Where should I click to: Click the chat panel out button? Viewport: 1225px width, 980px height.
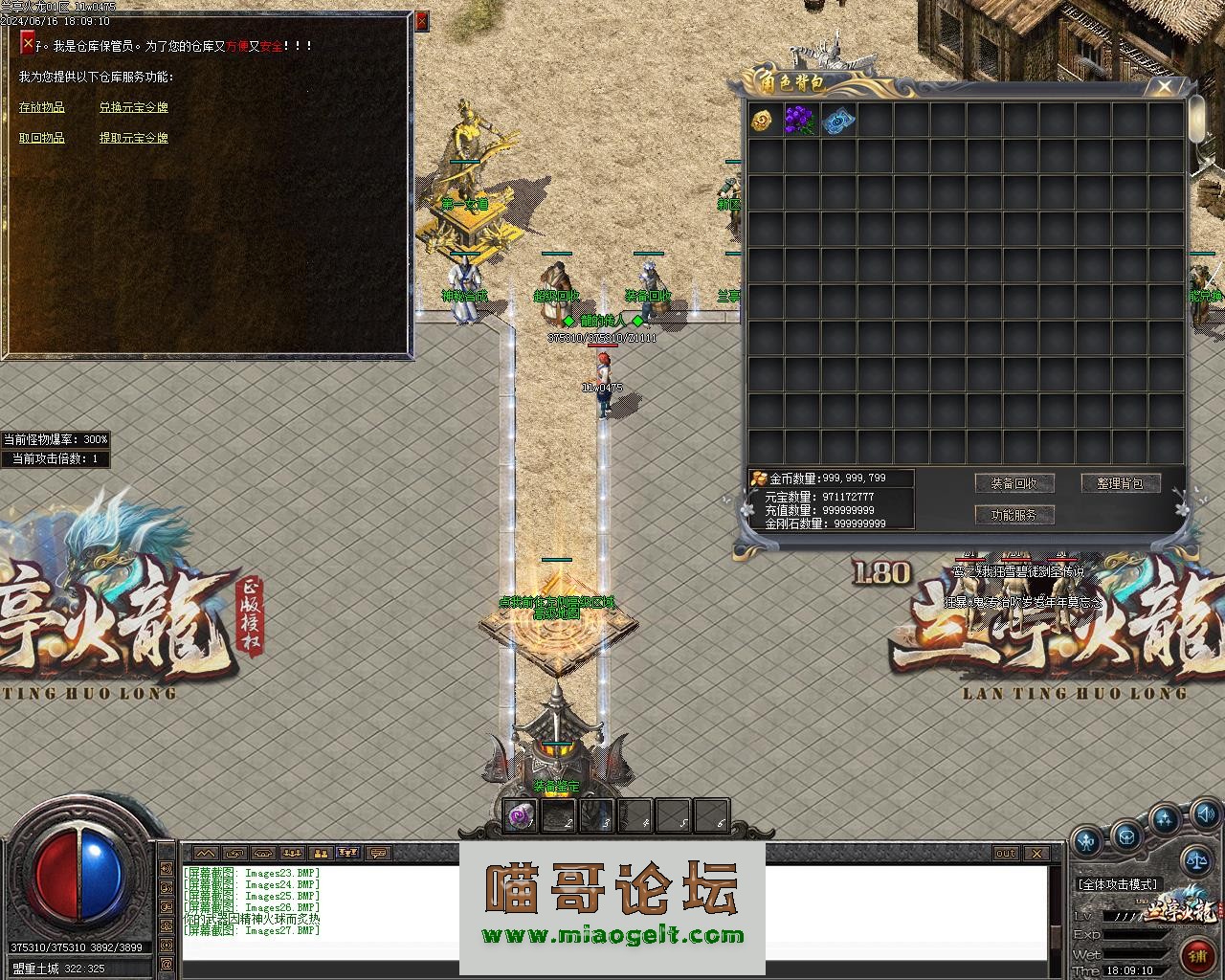pyautogui.click(x=1005, y=853)
